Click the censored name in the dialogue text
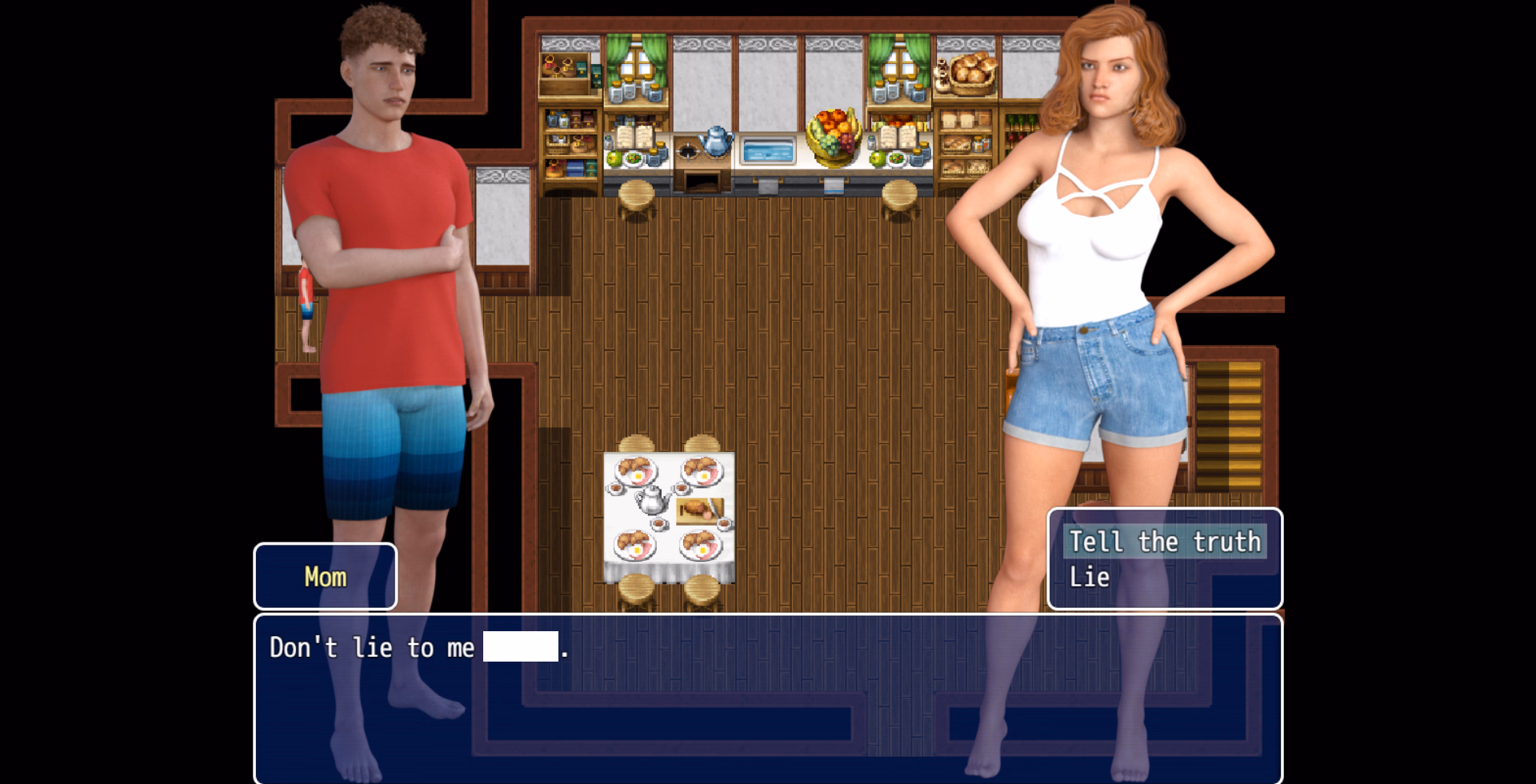1536x784 pixels. tap(520, 646)
